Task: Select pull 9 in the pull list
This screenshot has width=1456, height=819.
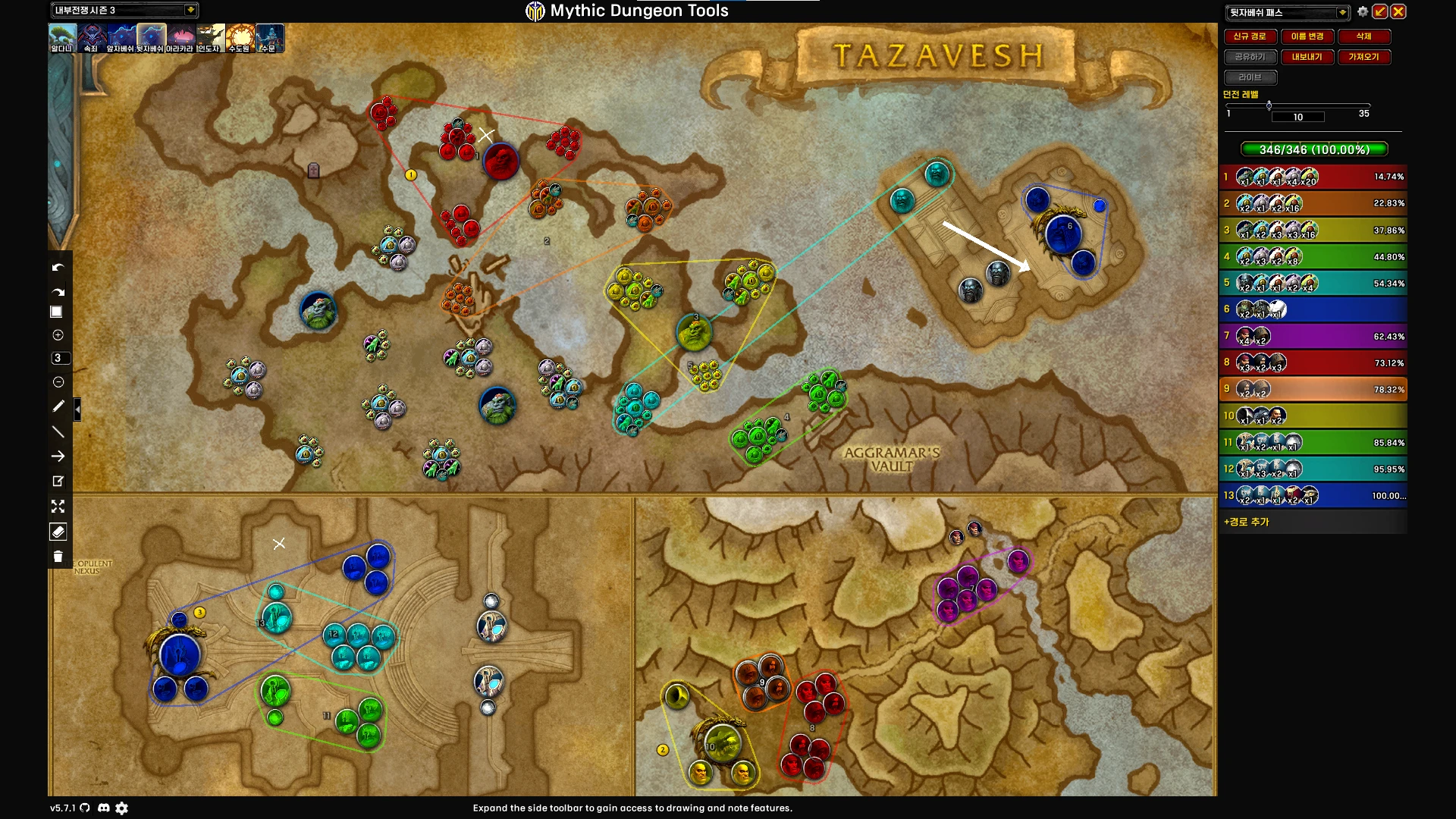Action: click(x=1313, y=390)
